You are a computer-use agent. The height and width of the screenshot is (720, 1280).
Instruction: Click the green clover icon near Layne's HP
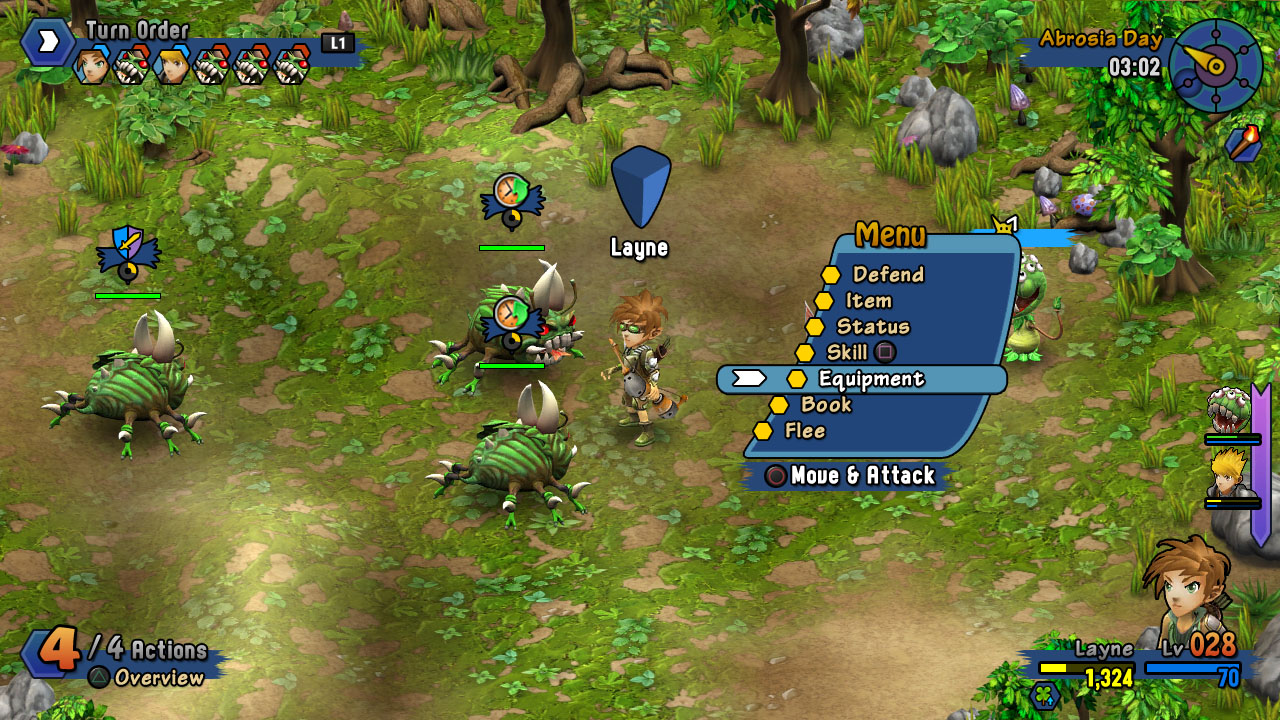click(1044, 694)
